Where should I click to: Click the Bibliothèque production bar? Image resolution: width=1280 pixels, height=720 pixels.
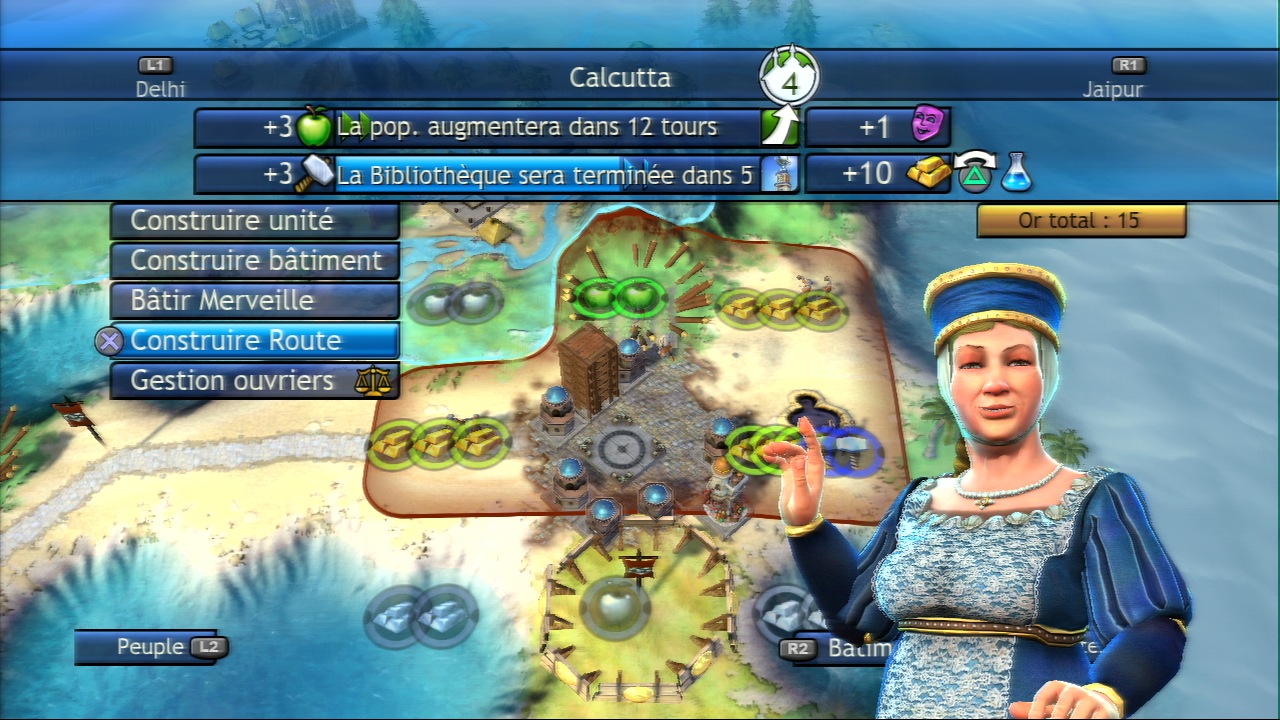[548, 175]
